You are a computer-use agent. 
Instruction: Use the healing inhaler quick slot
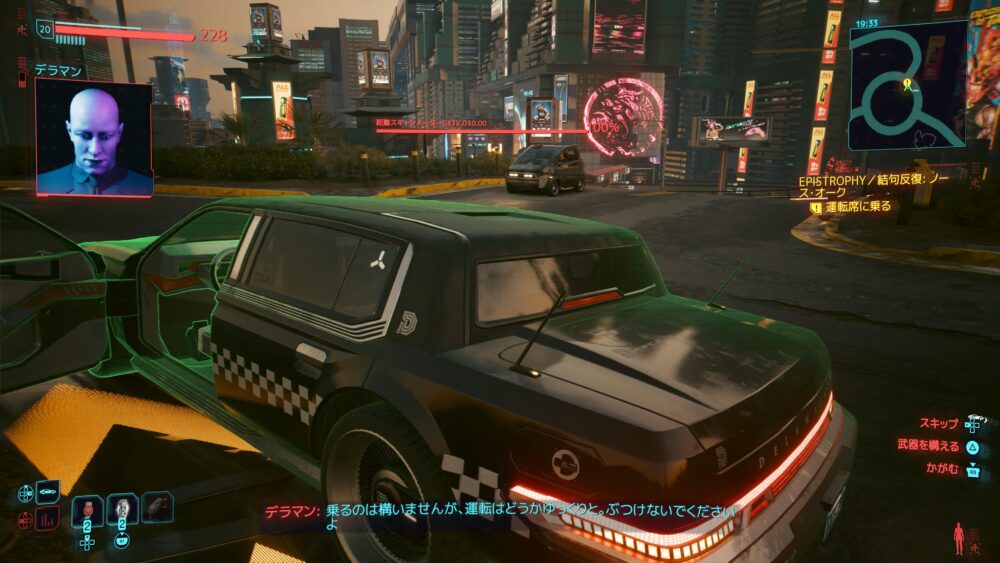122,510
